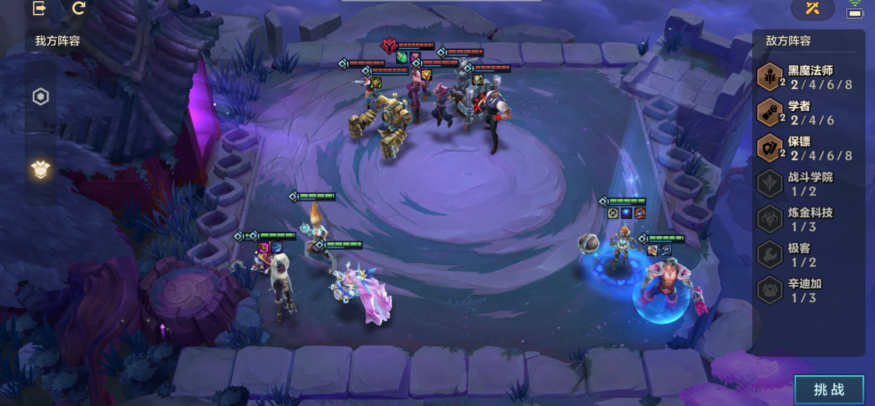Tap the 辛迪加 trait row
The height and width of the screenshot is (406, 875).
(808, 291)
